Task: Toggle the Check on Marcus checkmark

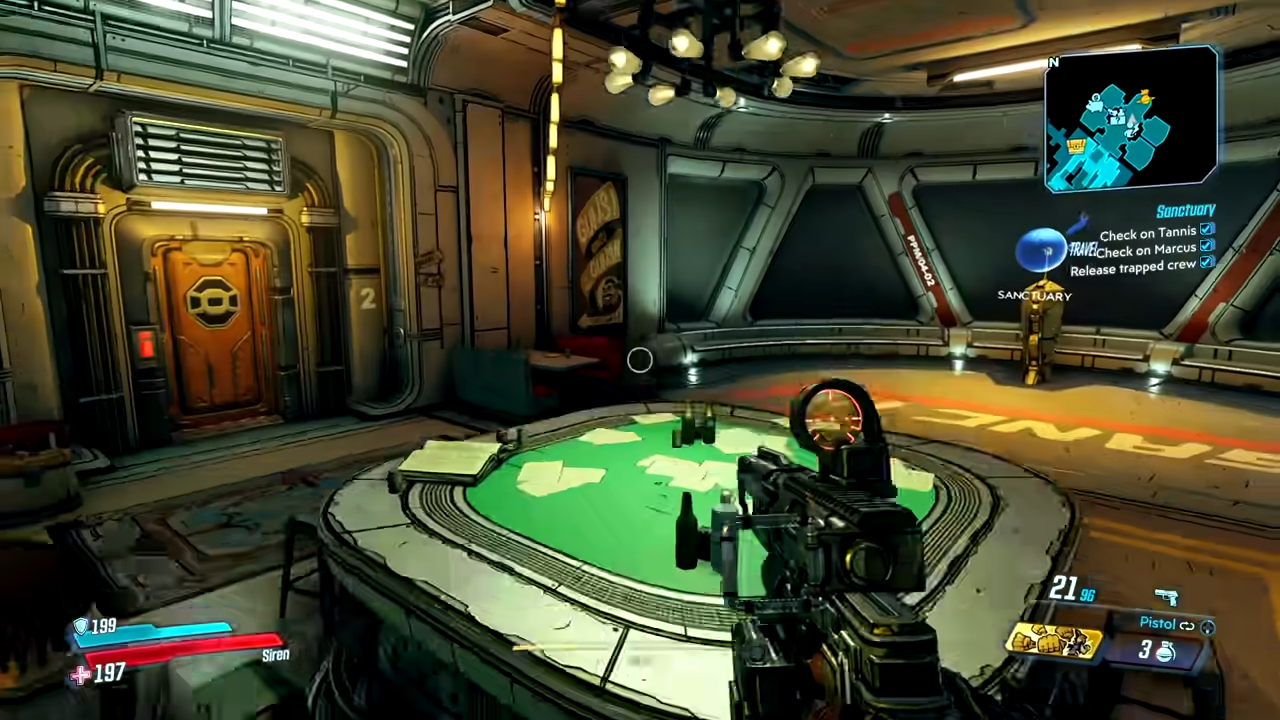Action: (1208, 247)
